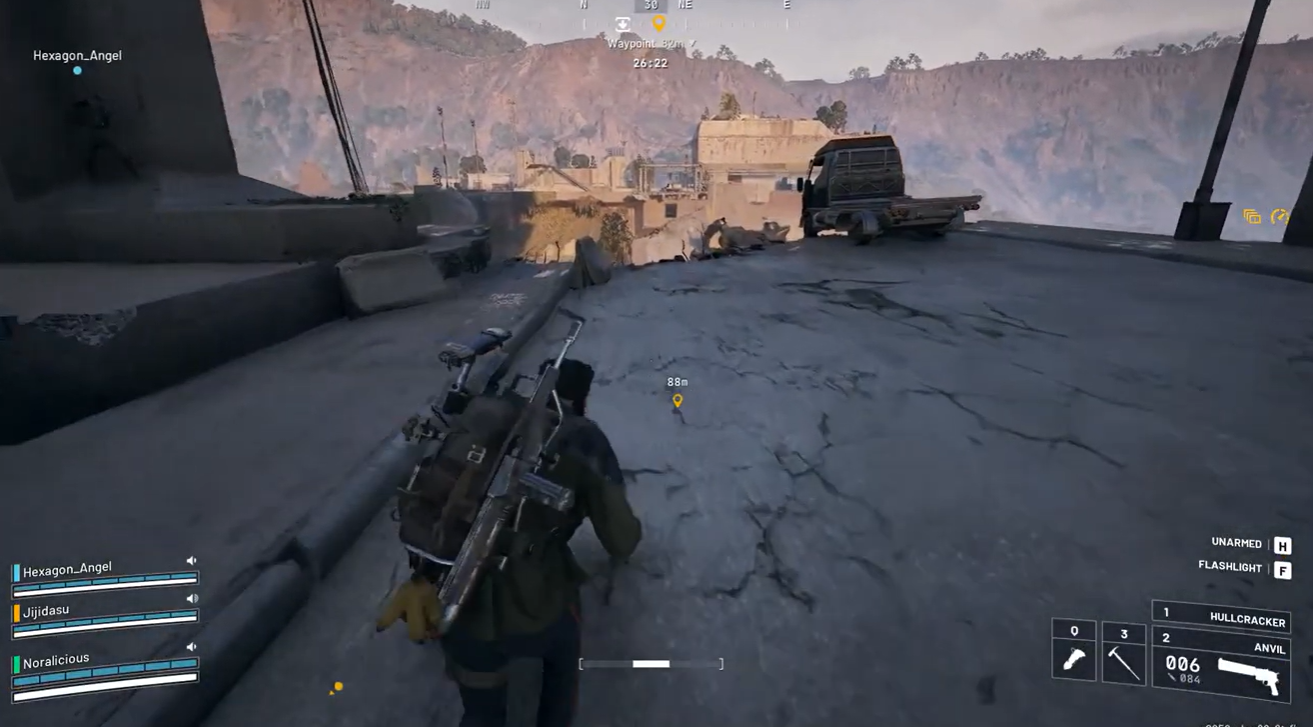Mute Jijidasu's voice chat speaker icon

pos(192,598)
